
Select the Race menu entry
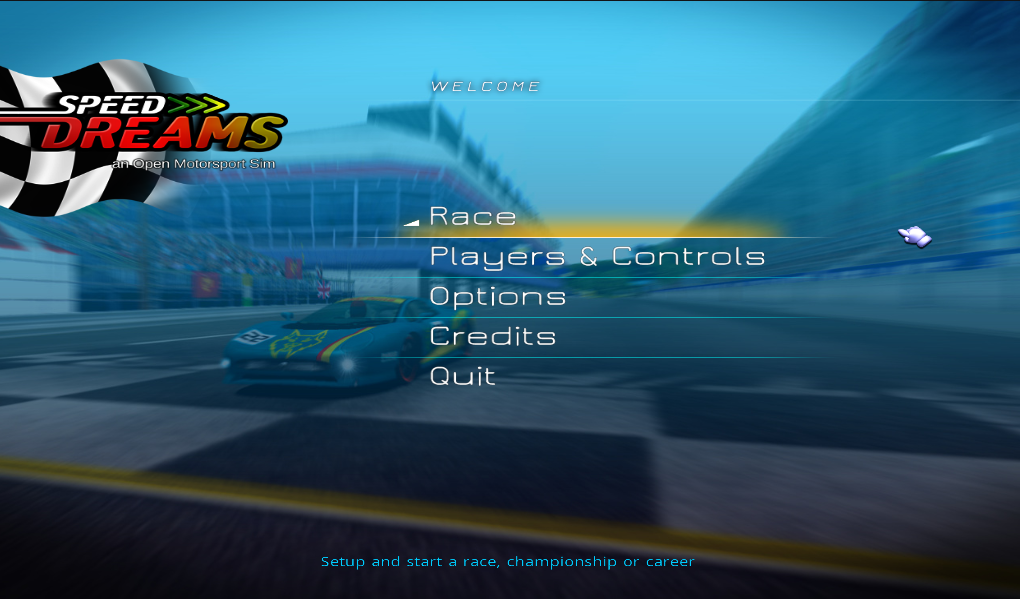pyautogui.click(x=473, y=217)
